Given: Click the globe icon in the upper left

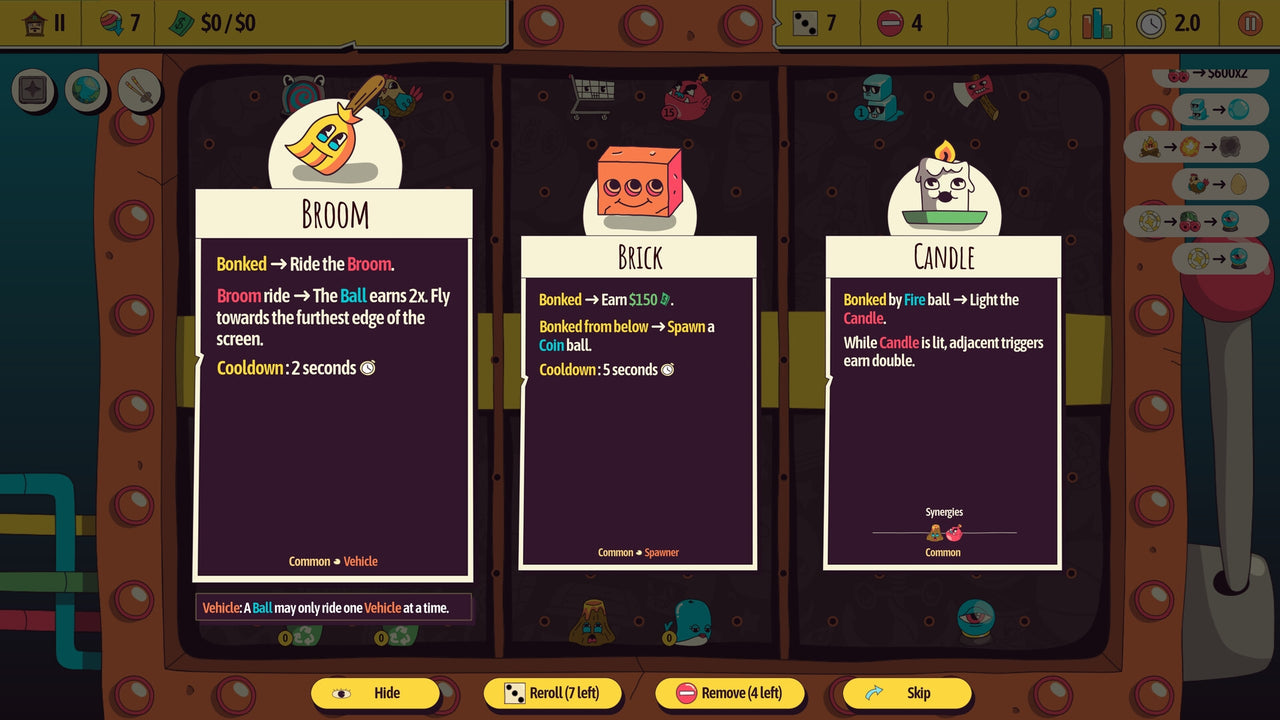Looking at the screenshot, I should pyautogui.click(x=88, y=90).
